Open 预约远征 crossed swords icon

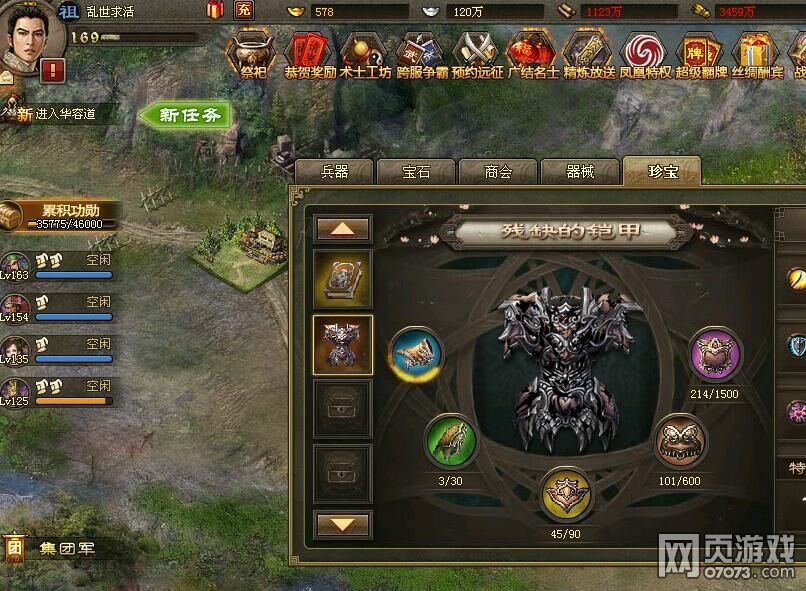[477, 52]
